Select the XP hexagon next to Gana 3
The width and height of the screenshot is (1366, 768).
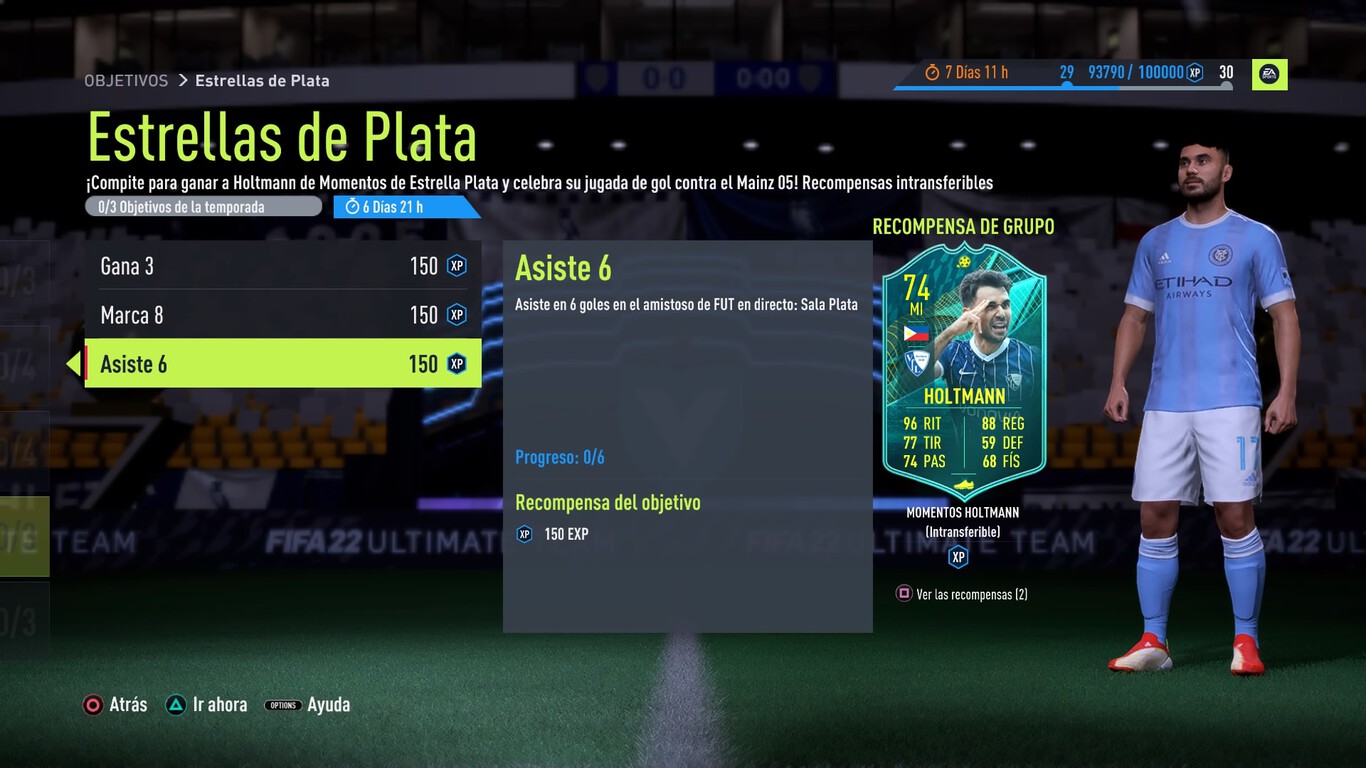click(455, 266)
